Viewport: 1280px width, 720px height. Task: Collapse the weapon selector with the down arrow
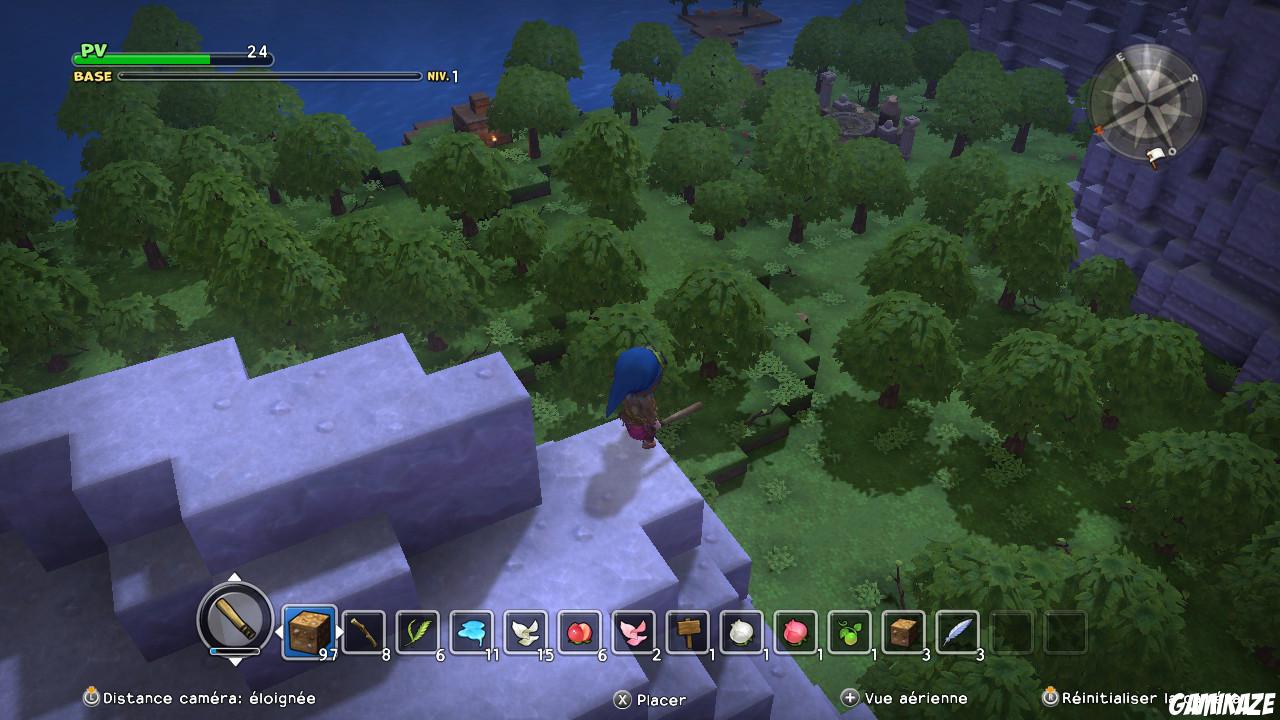(x=235, y=662)
